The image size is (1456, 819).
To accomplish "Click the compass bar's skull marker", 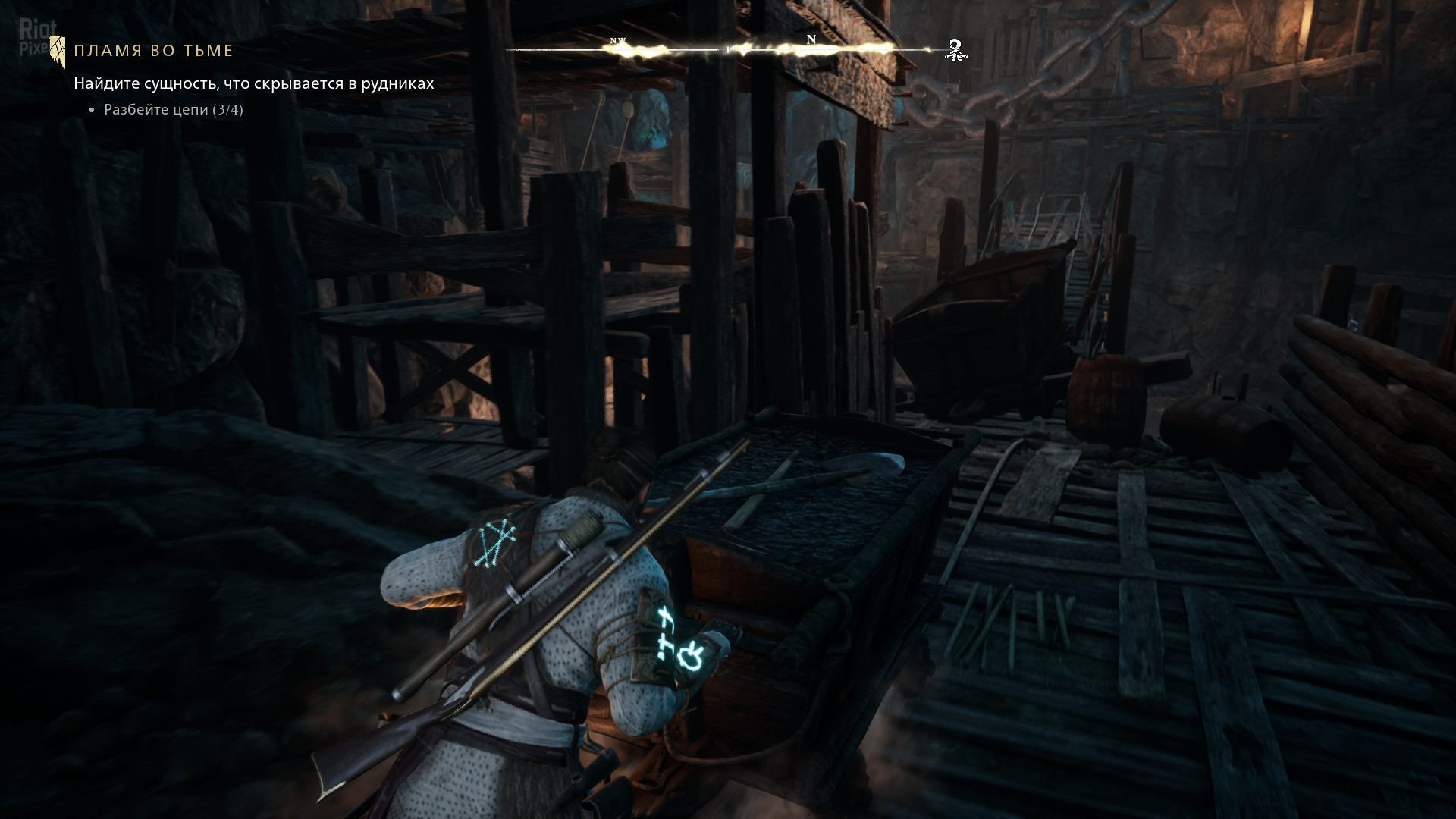I will coord(957,50).
